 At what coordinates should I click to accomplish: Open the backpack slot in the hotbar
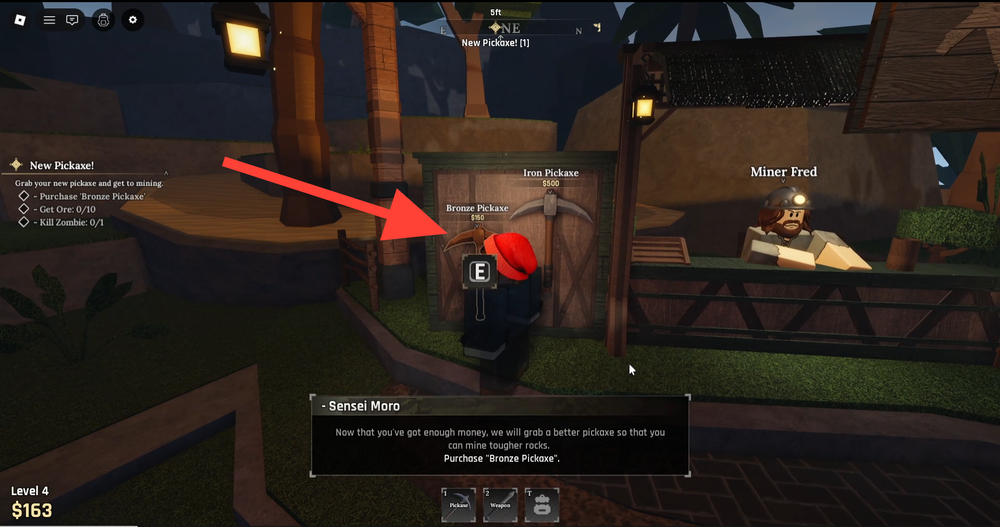pos(541,505)
